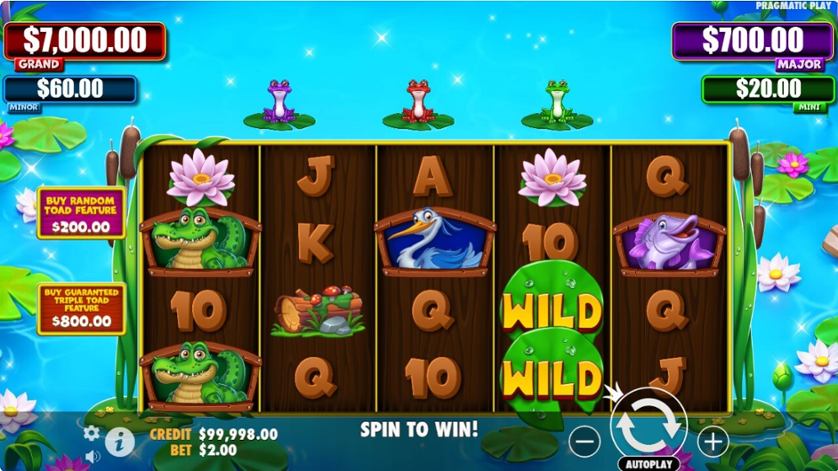Decrease the bet with the minus button
The height and width of the screenshot is (471, 838).
pos(585,440)
